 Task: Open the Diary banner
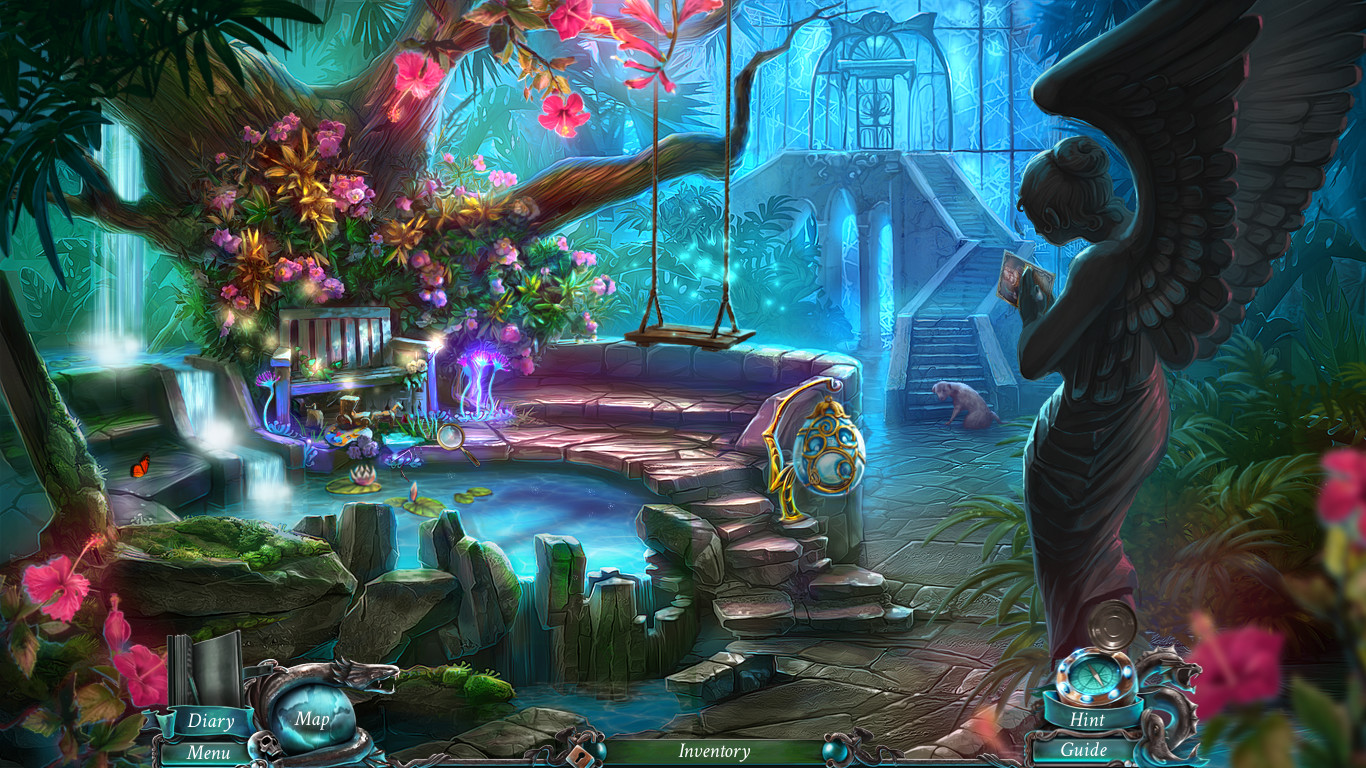tap(210, 720)
